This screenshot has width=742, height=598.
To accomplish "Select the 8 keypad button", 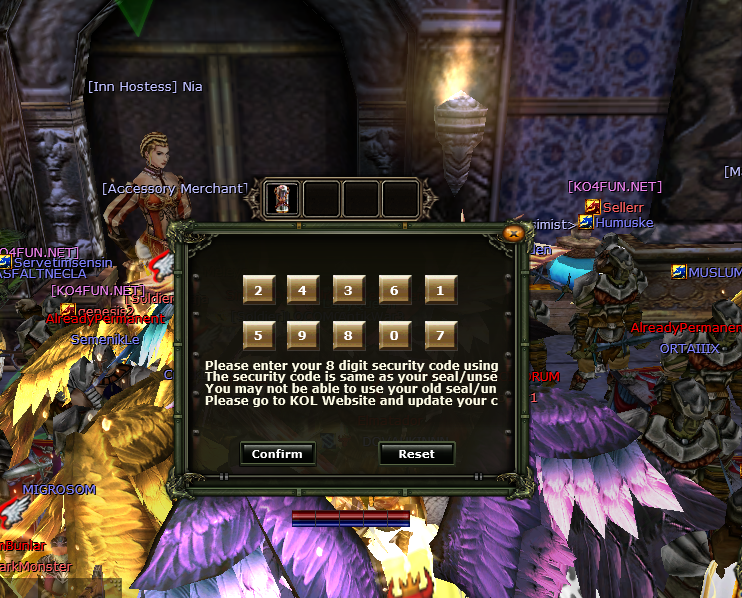I will pos(349,335).
